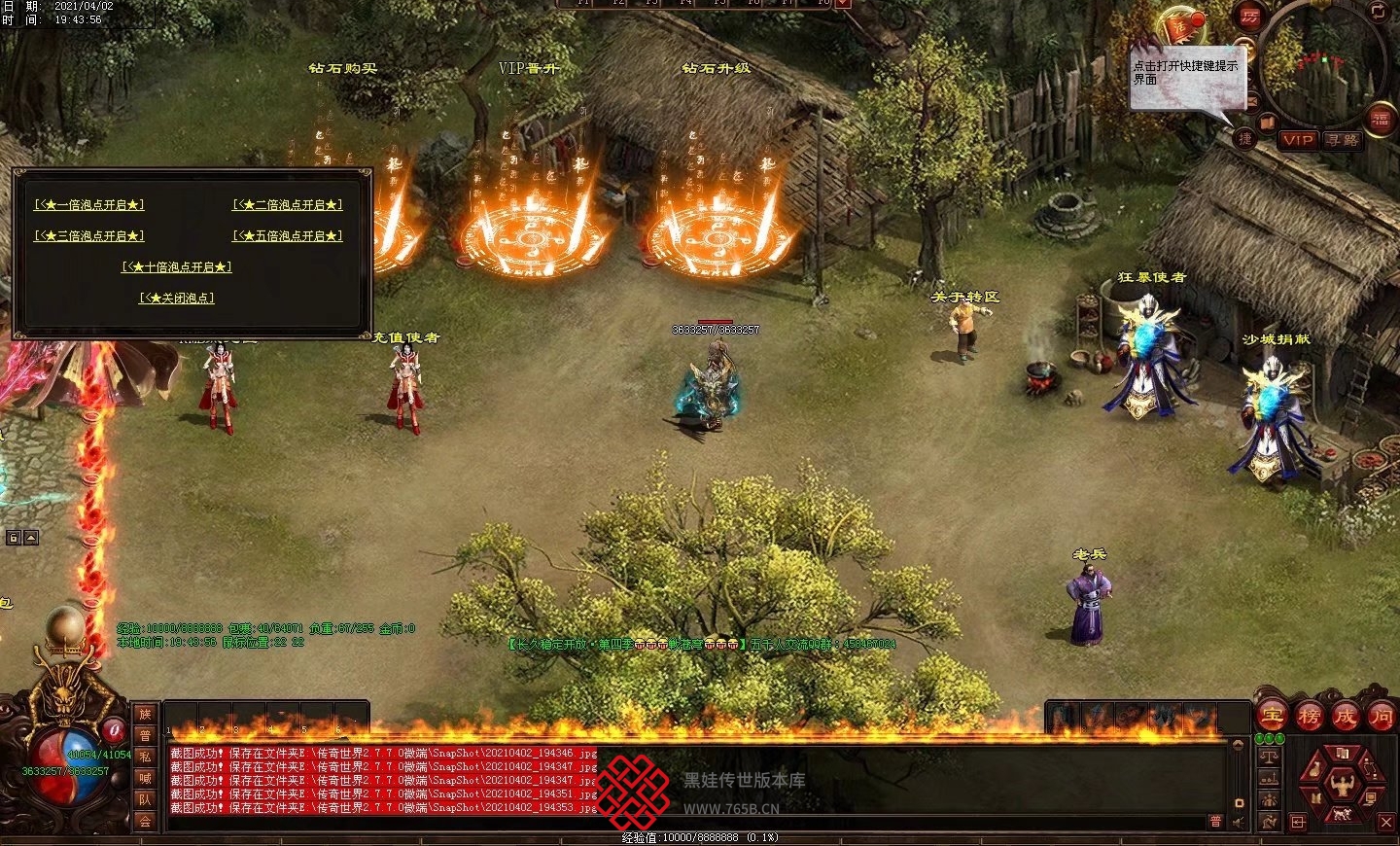Show the 榜 rankings button

[x=1309, y=717]
